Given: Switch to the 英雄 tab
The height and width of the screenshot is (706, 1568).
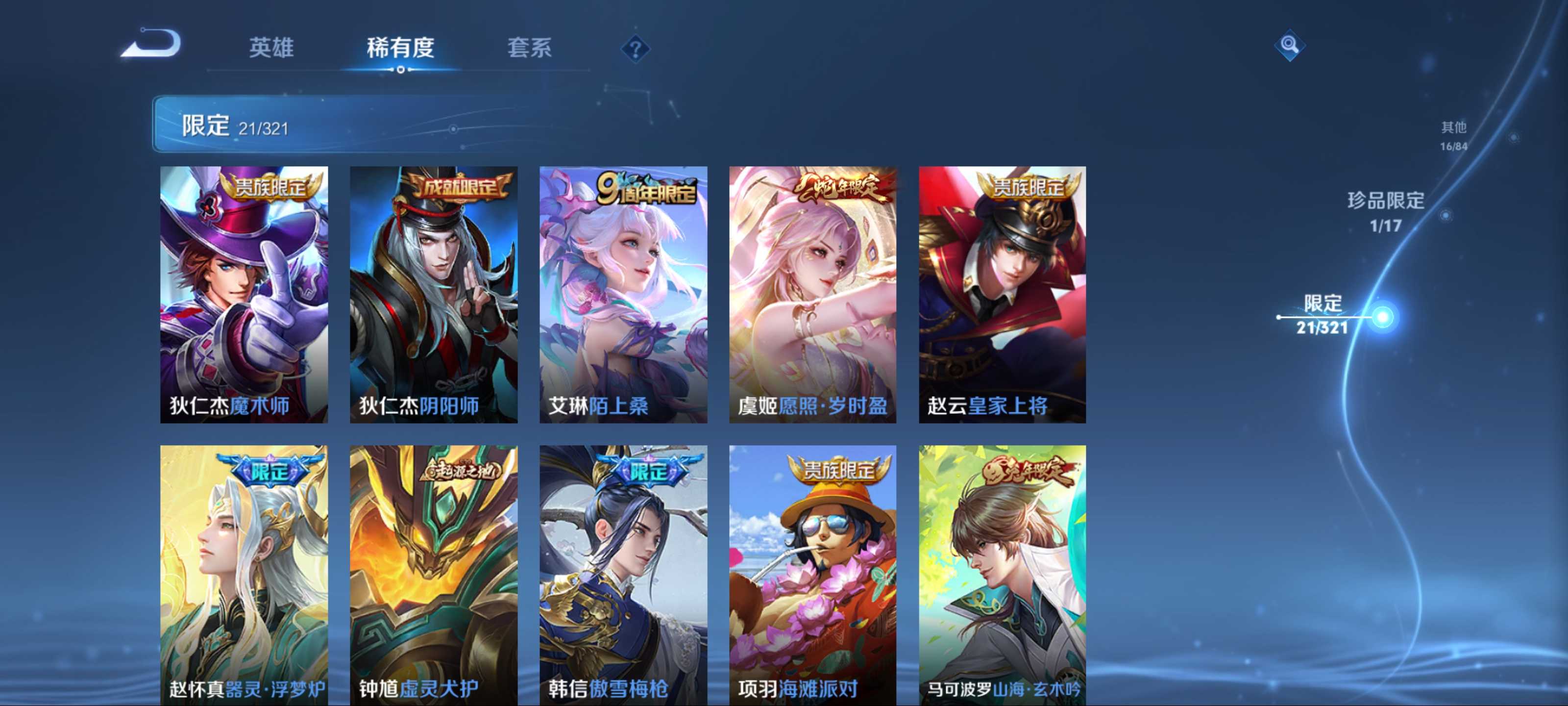Looking at the screenshot, I should click(x=271, y=48).
